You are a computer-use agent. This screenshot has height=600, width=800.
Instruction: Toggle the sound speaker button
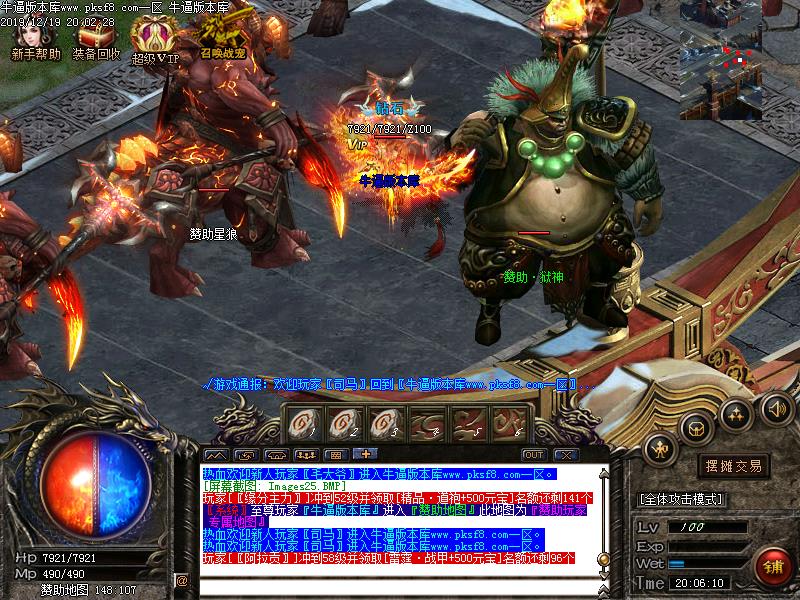tap(776, 407)
